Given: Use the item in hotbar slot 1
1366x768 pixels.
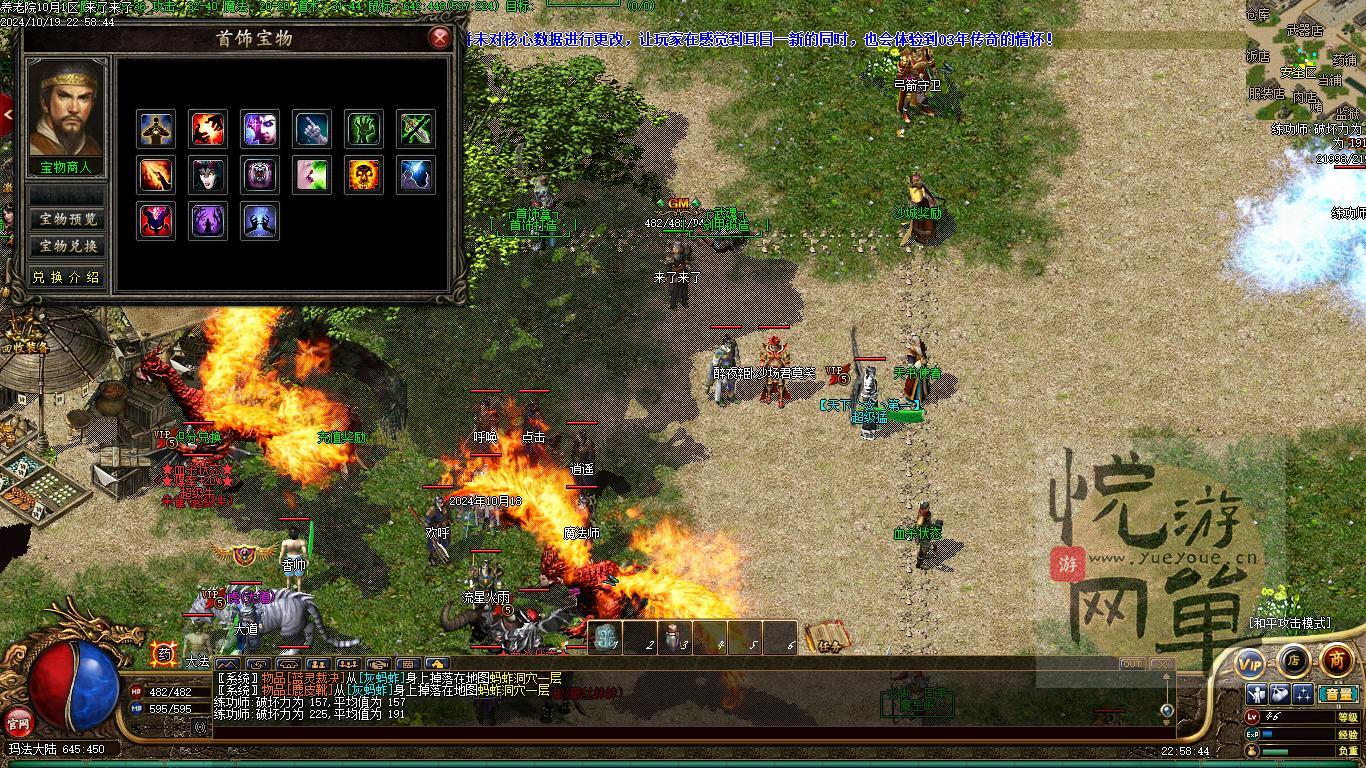Looking at the screenshot, I should (x=606, y=638).
